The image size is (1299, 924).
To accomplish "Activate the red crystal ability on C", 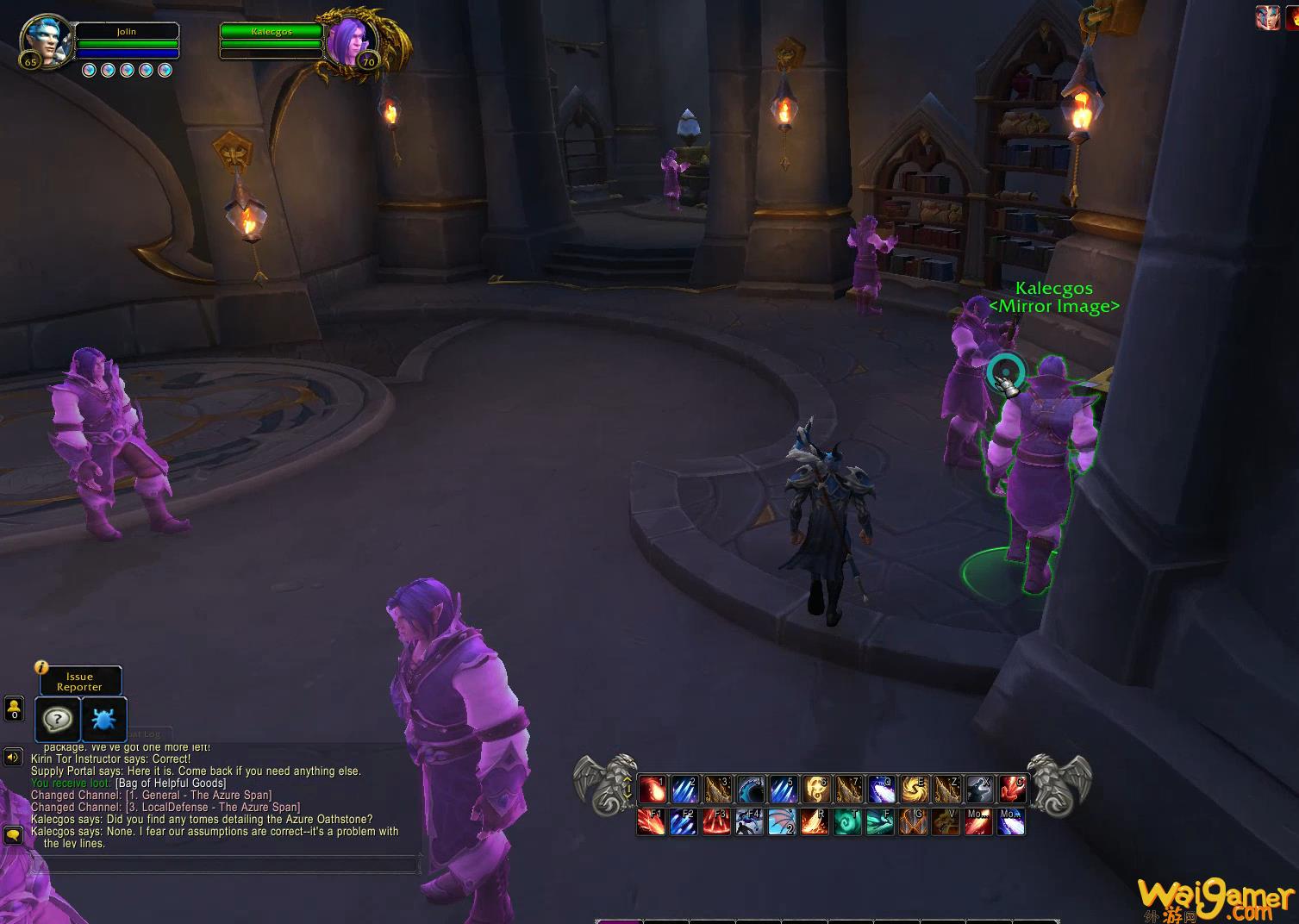I will pyautogui.click(x=1013, y=789).
